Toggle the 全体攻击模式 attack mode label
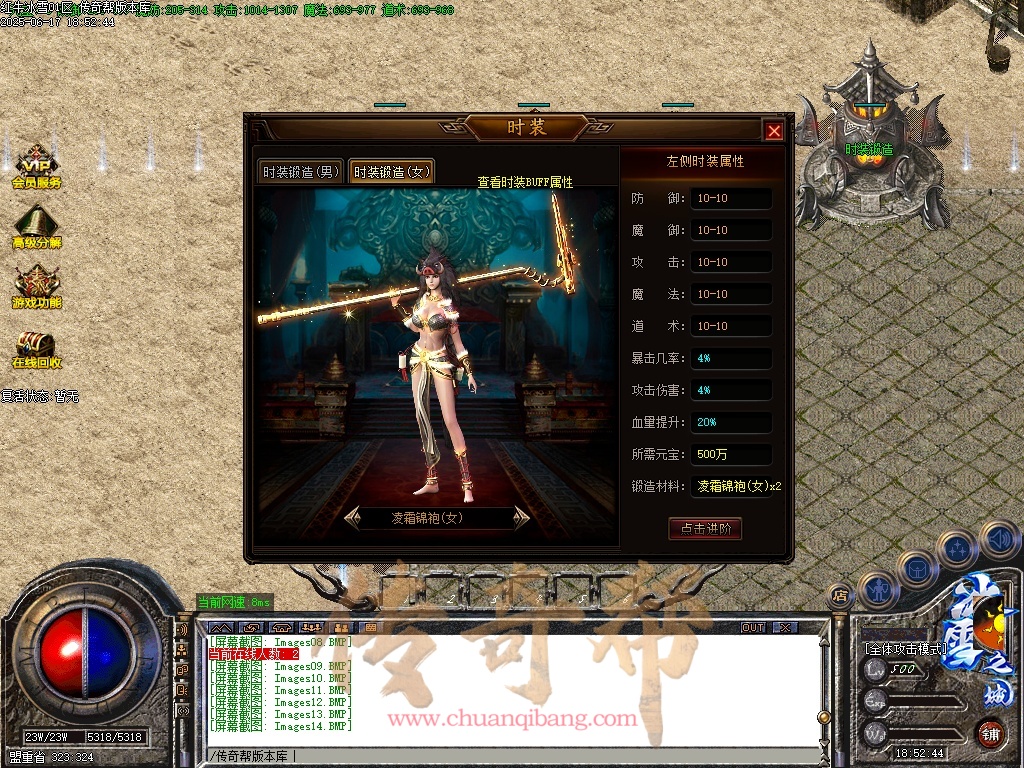1024x768 pixels. click(x=905, y=649)
